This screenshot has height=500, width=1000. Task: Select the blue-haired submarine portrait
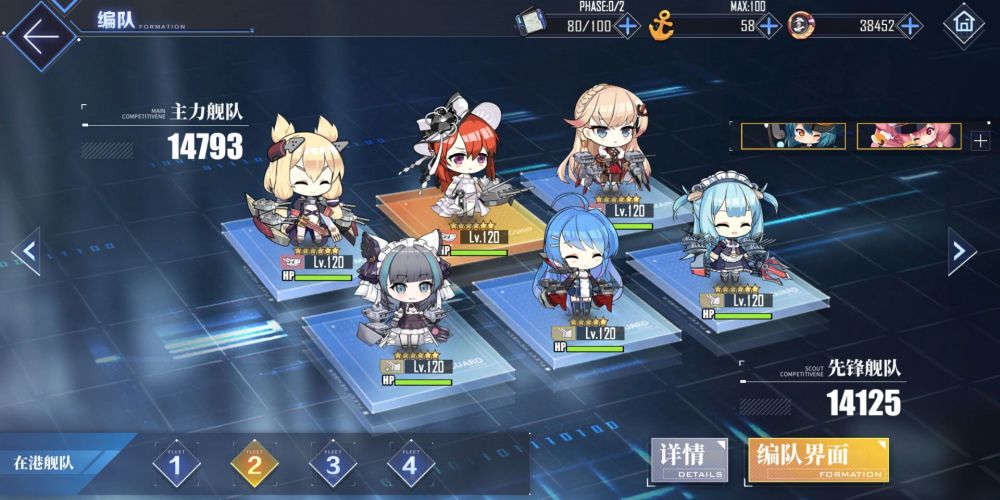pos(793,137)
